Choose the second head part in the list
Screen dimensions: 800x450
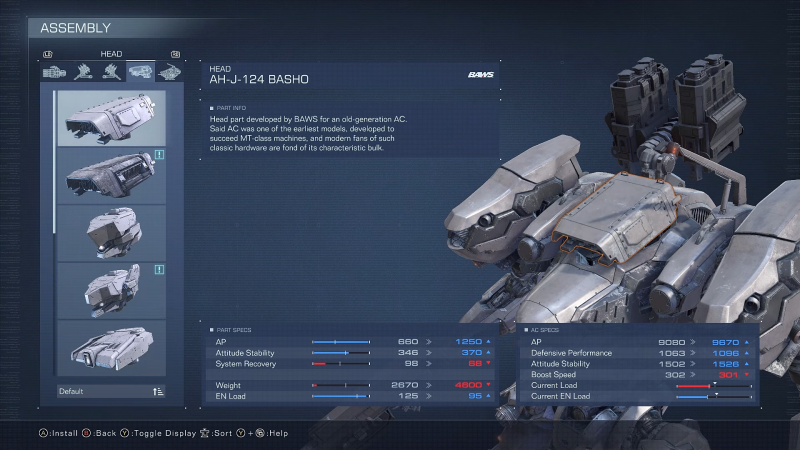tap(111, 175)
